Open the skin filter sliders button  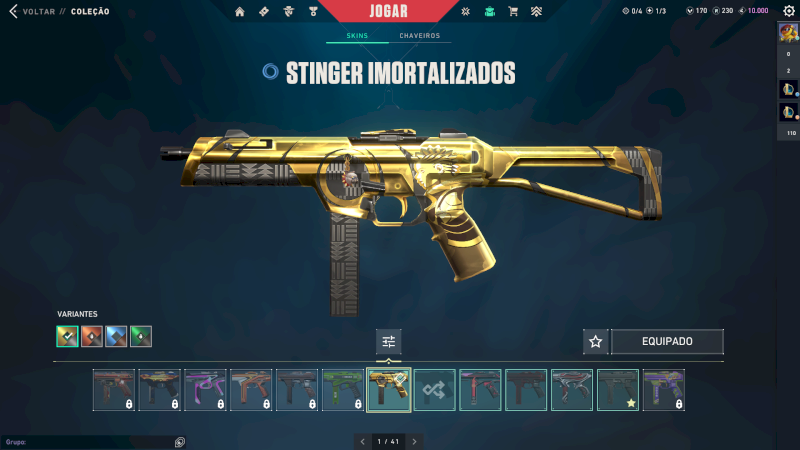click(x=389, y=342)
